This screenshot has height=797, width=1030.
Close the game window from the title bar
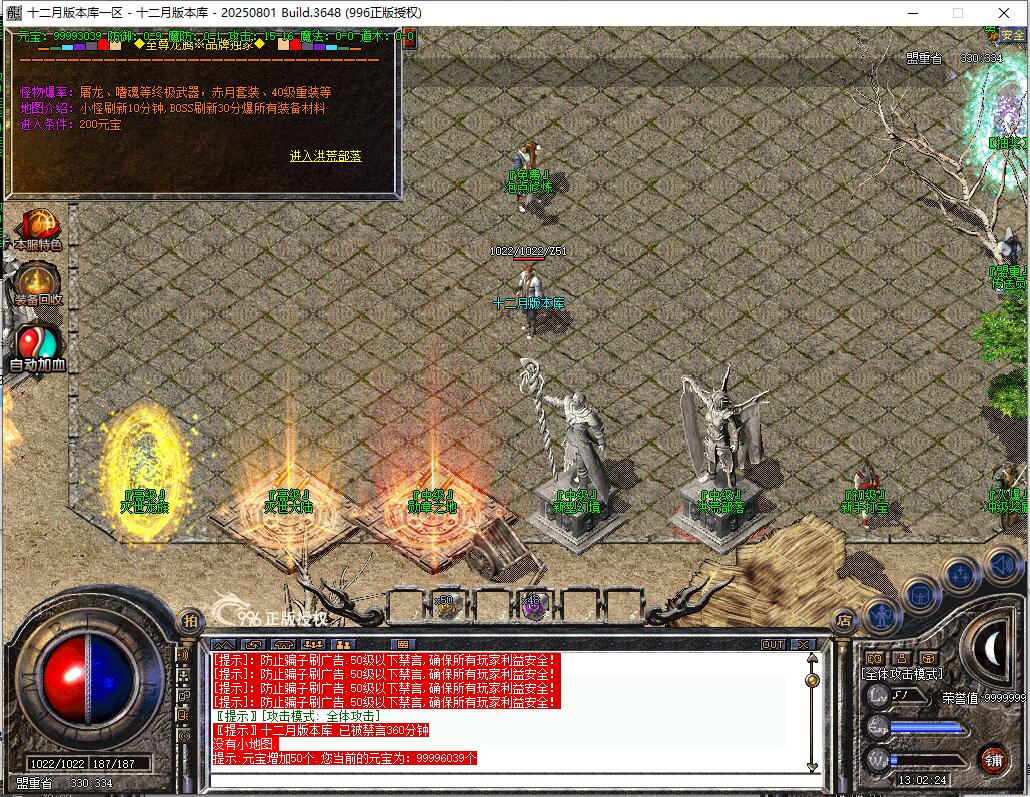pos(1004,13)
